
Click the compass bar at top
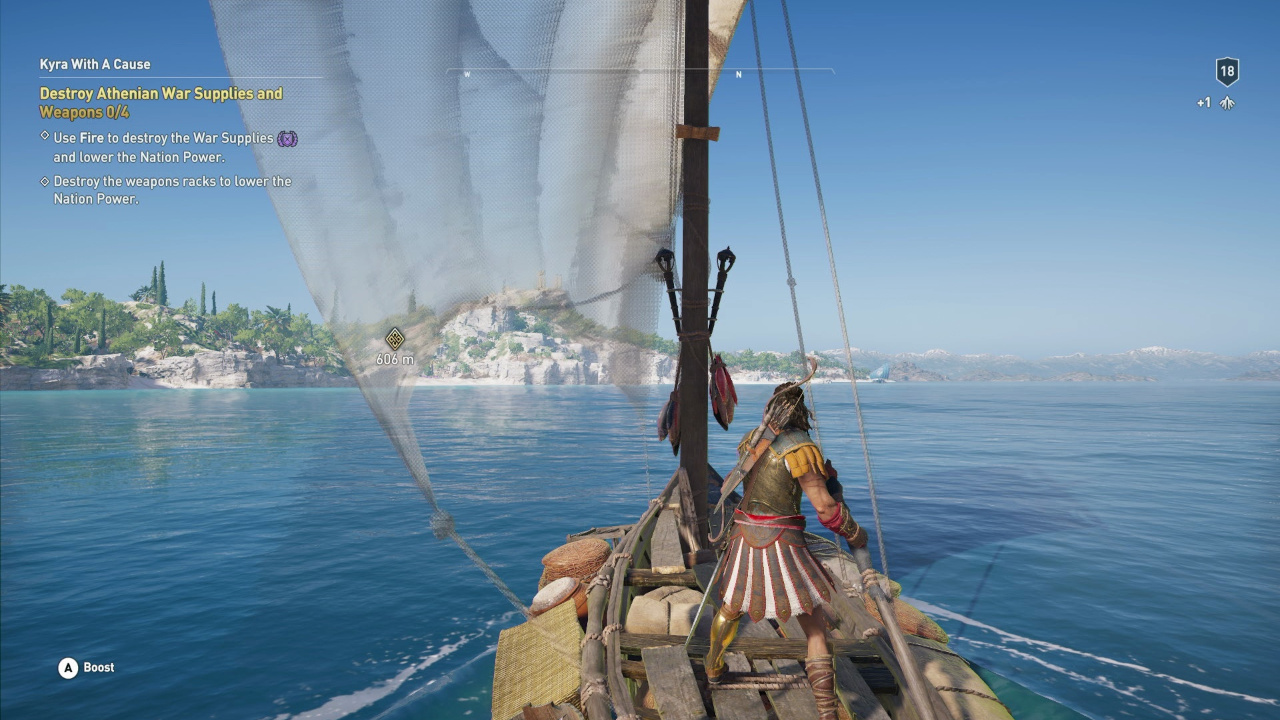click(x=640, y=72)
